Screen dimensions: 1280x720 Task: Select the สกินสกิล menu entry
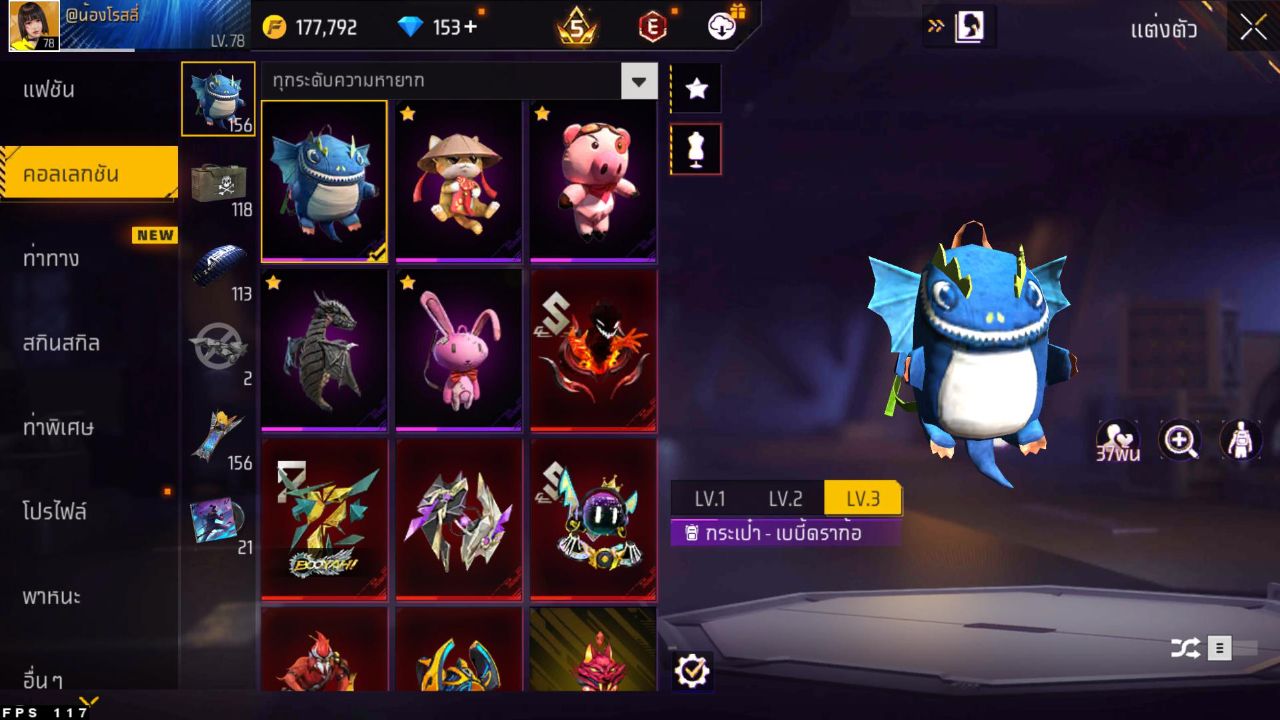coord(62,343)
